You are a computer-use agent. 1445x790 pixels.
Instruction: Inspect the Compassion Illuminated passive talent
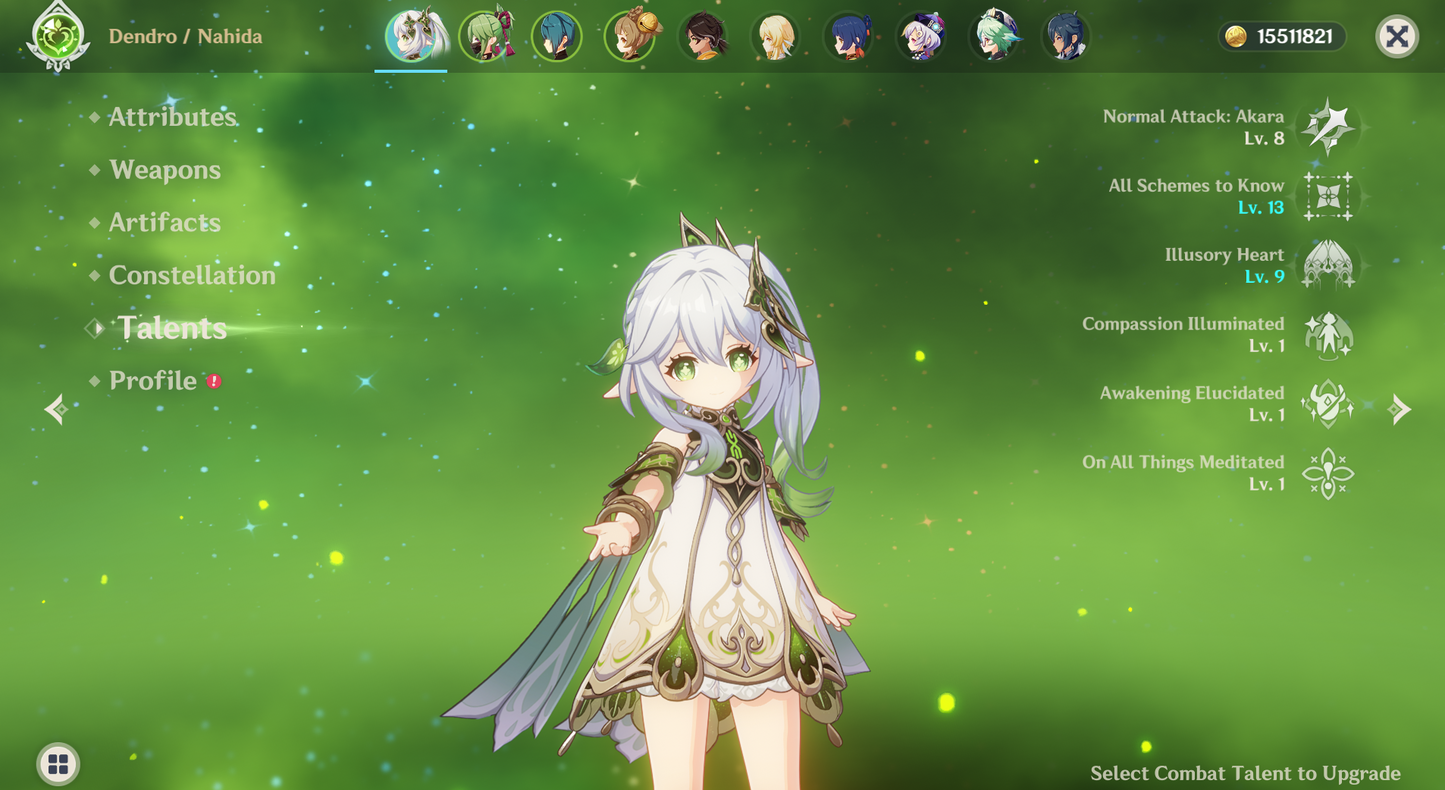[1328, 334]
